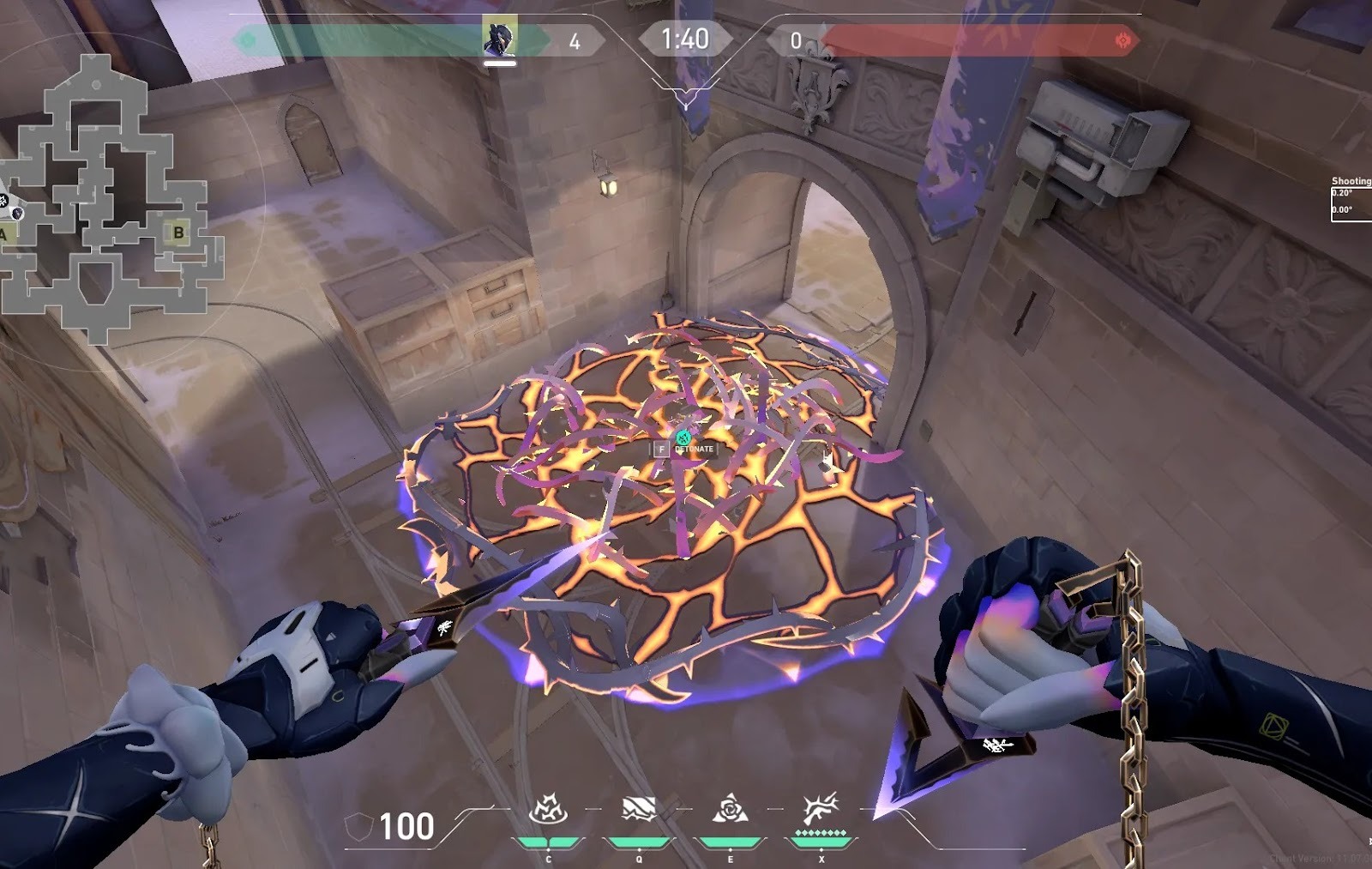Screen dimensions: 1372x869
Task: Select the Razorvine ability icon
Action: [x=545, y=811]
